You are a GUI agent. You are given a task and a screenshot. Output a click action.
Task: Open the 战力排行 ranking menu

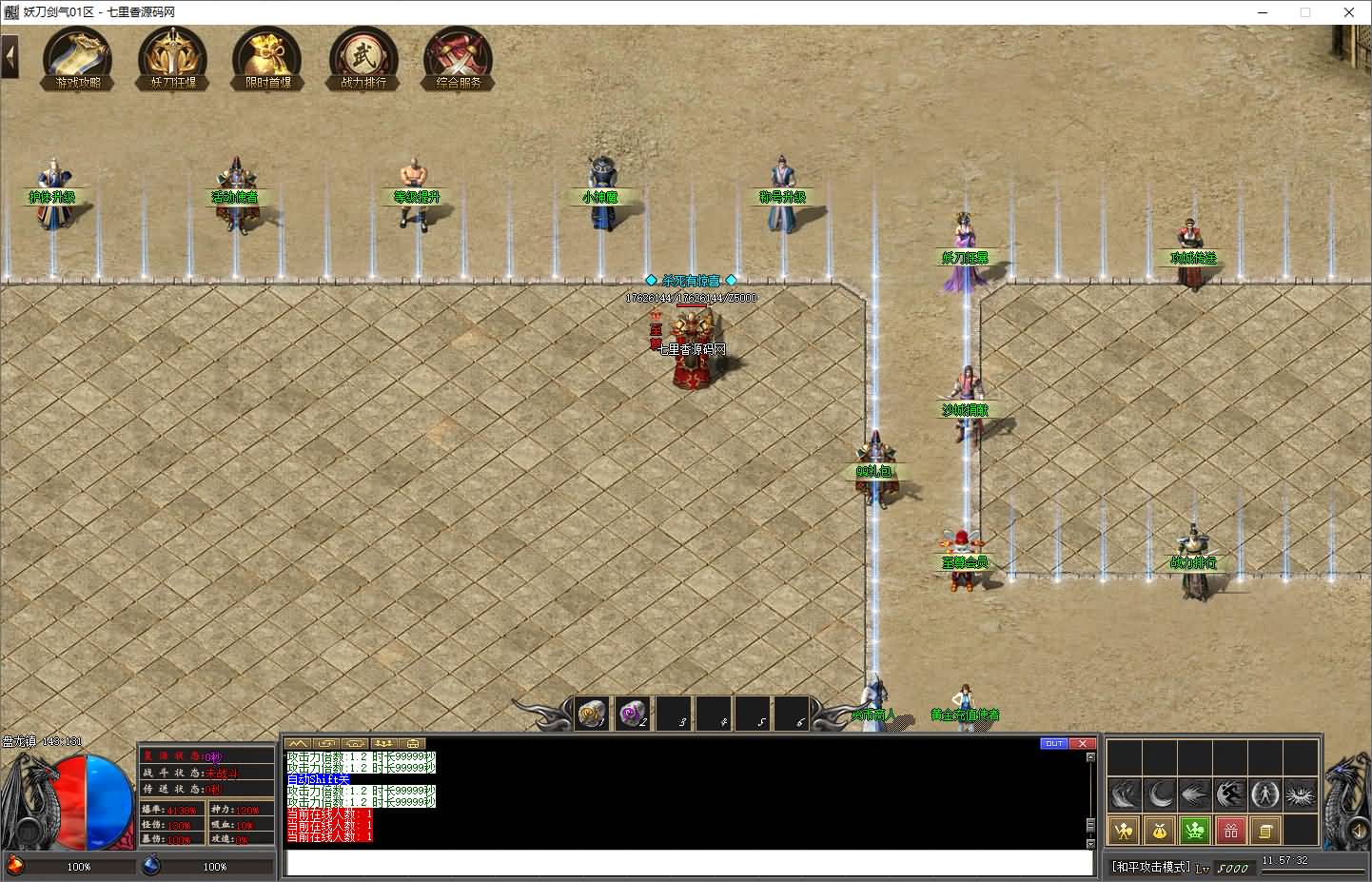[363, 59]
